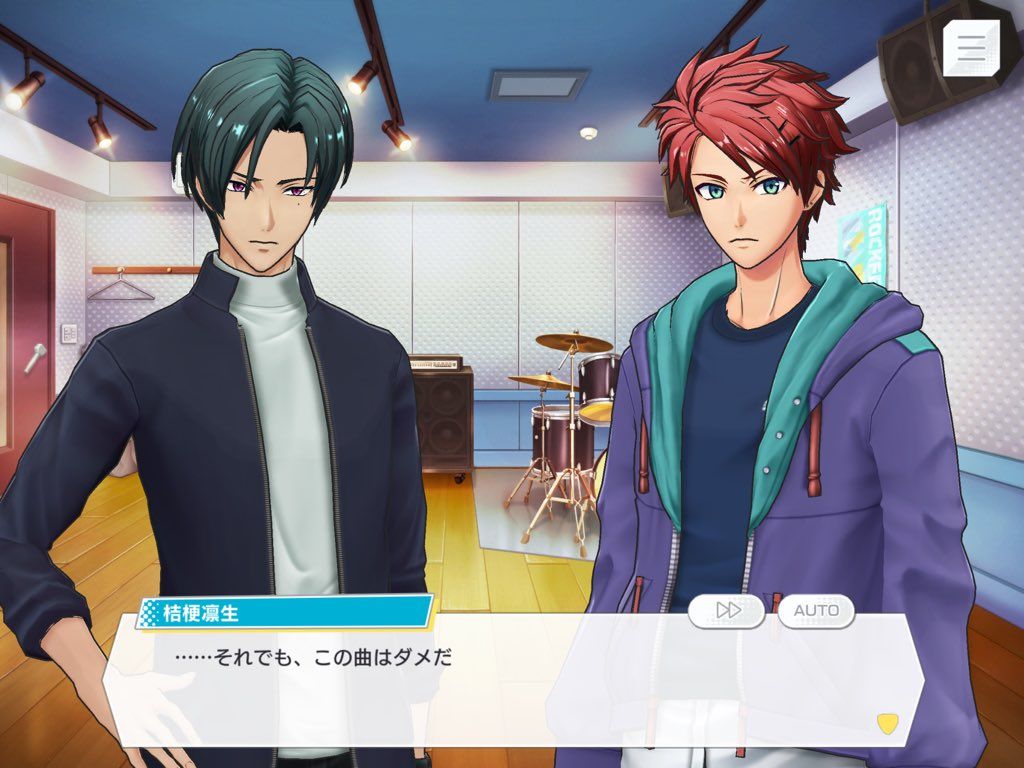Open the hamburger menu icon
Screen dimensions: 1024x768
point(971,46)
